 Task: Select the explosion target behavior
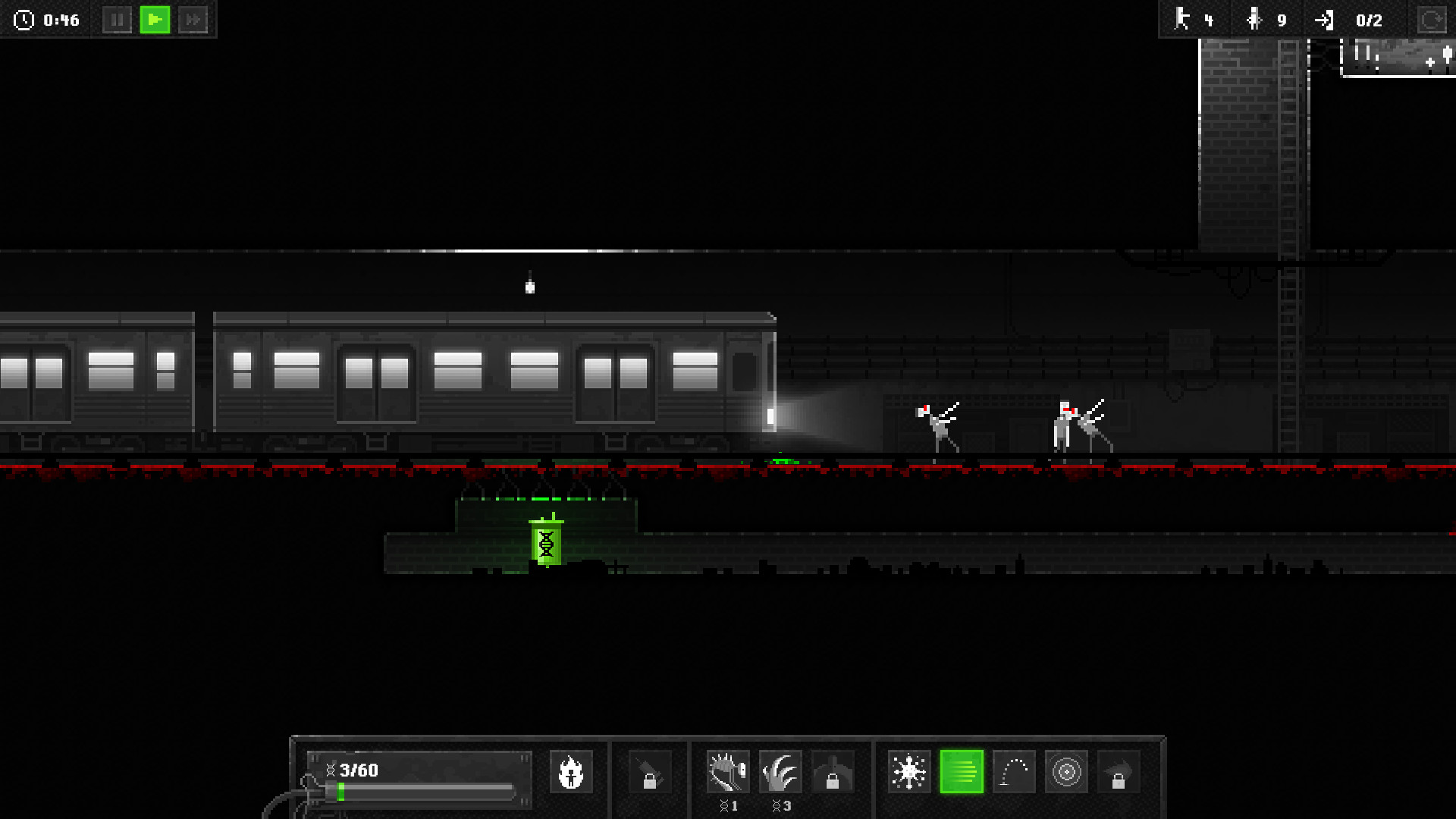point(1066,771)
